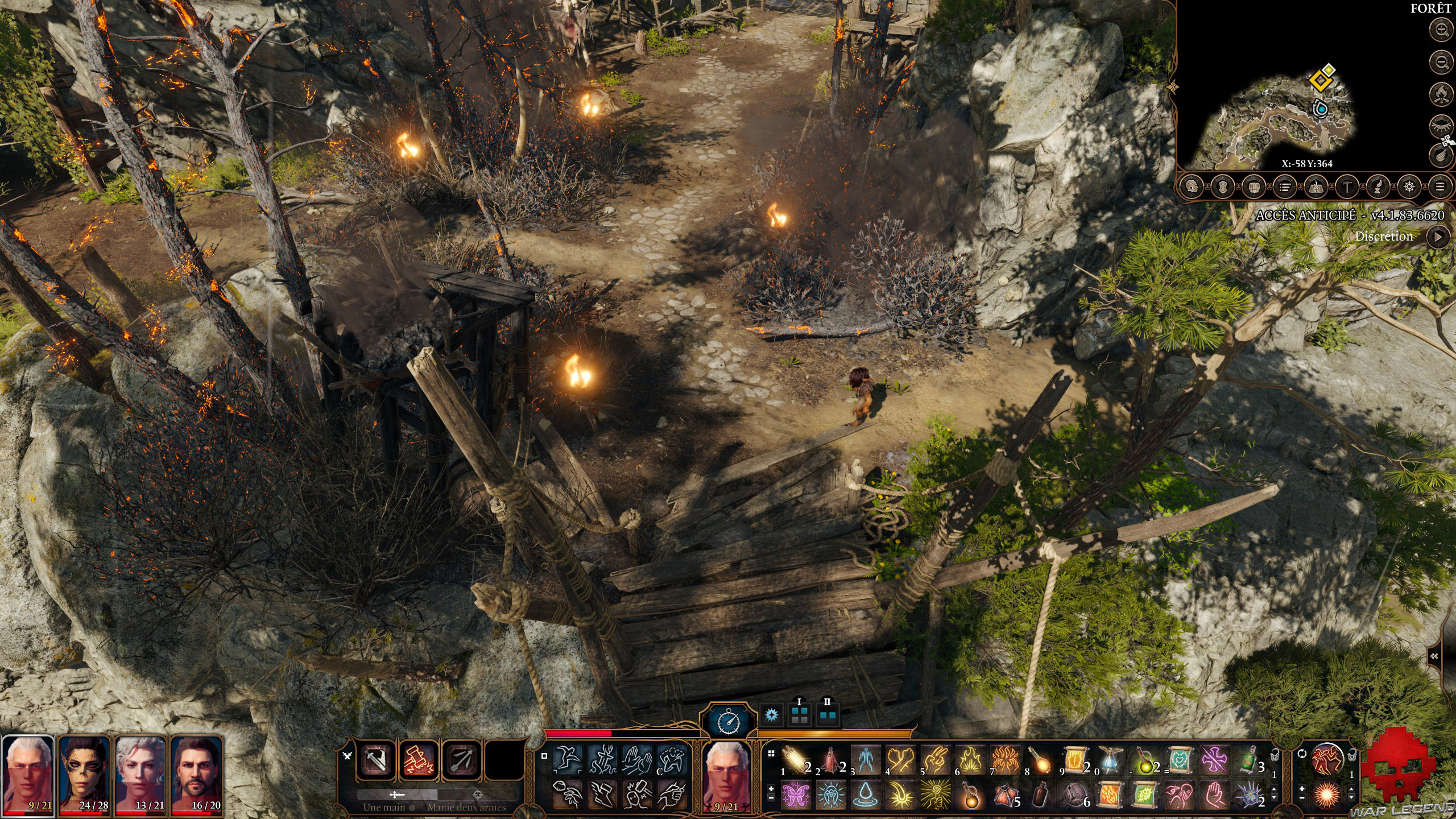The image size is (1456, 819).
Task: Expand the Discrétion arrow button
Action: (1437, 237)
